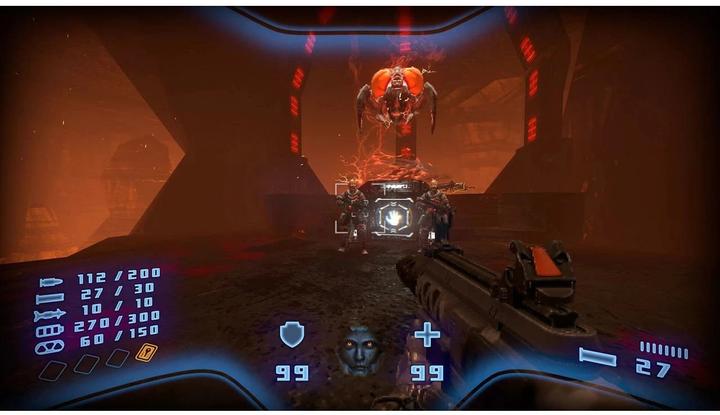
Task: Click the shotgun shell ammo icon
Action: (x=50, y=298)
